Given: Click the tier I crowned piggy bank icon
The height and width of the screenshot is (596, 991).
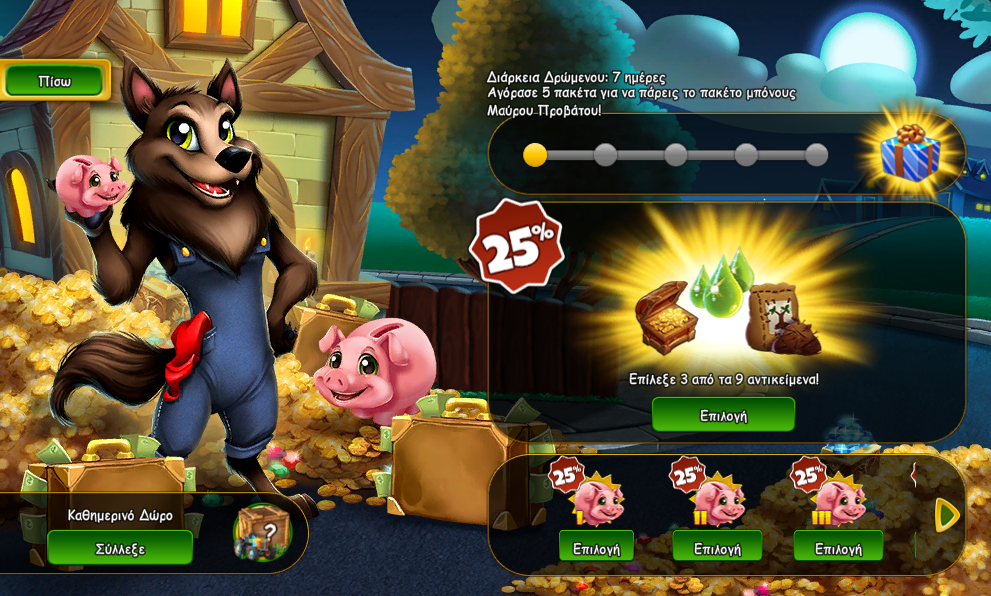Looking at the screenshot, I should [x=598, y=499].
